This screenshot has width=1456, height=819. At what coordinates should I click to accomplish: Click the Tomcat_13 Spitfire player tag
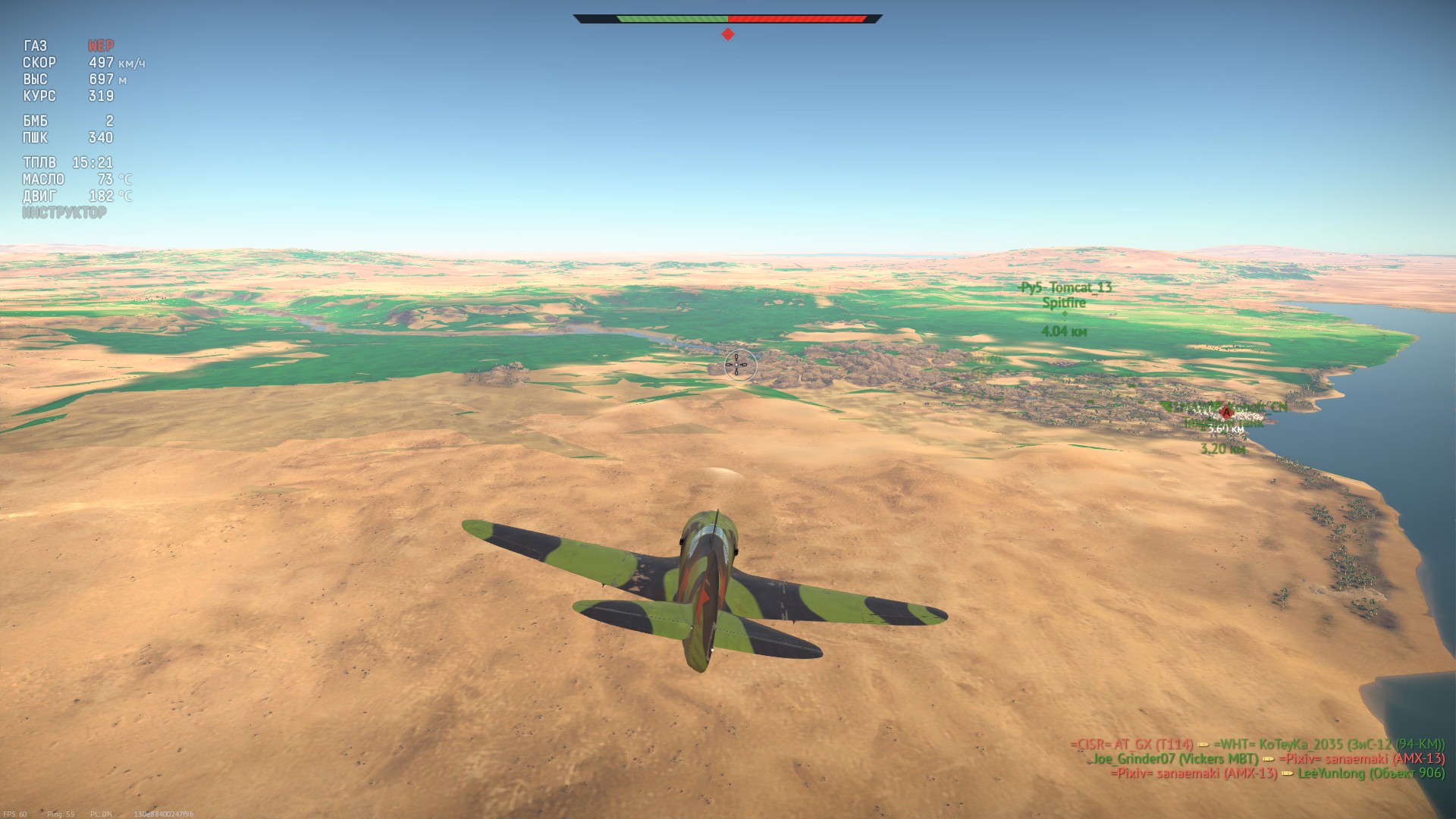point(1065,295)
